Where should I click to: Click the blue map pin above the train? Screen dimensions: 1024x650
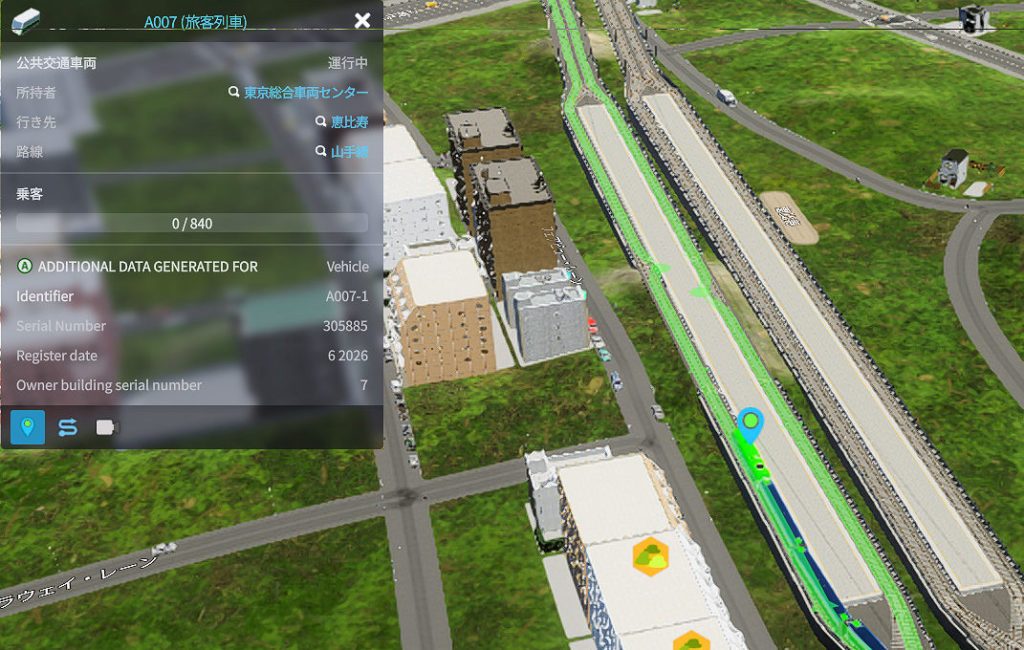coord(750,424)
